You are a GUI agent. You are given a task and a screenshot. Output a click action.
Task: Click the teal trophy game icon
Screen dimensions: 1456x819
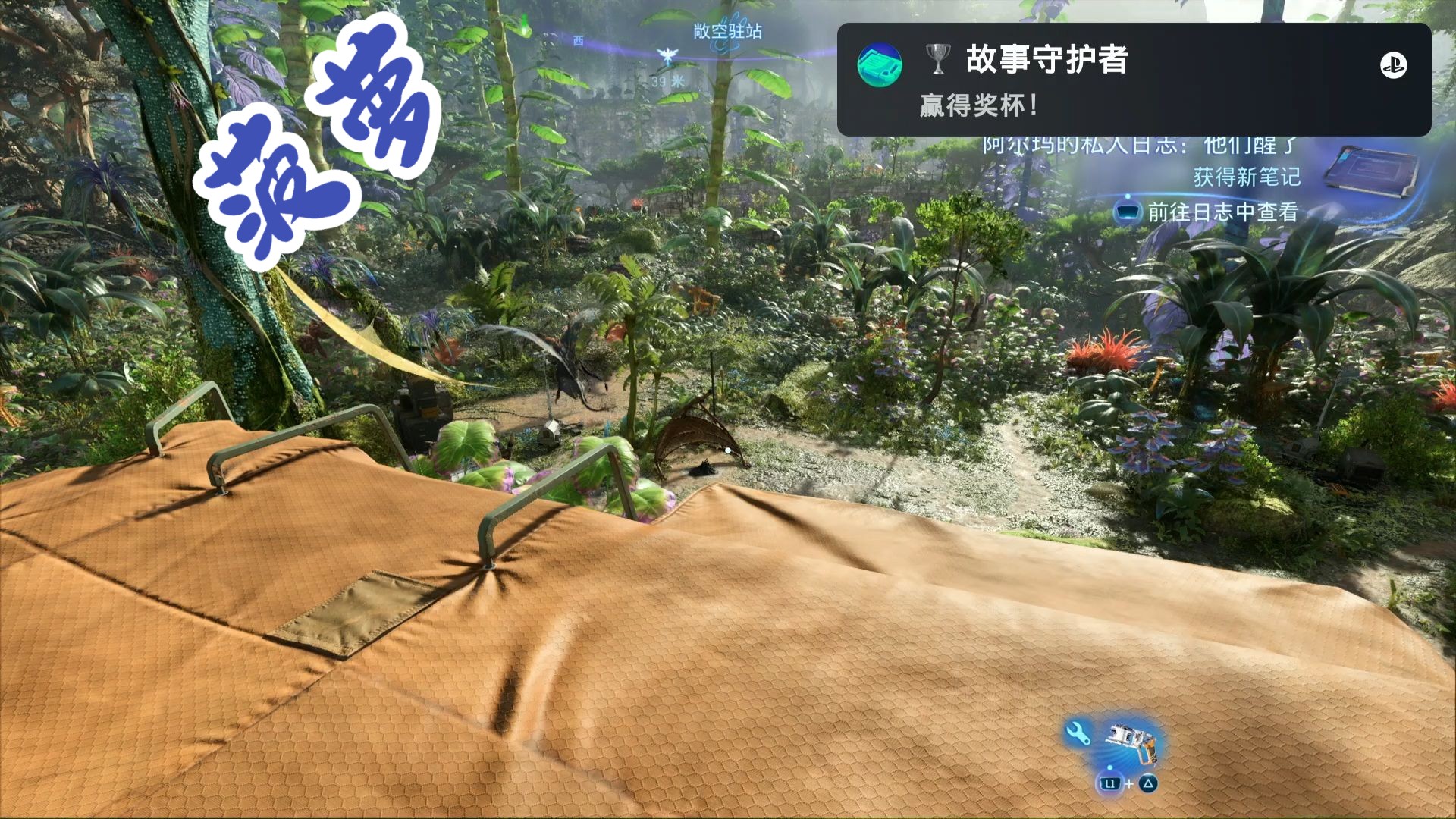tap(880, 64)
